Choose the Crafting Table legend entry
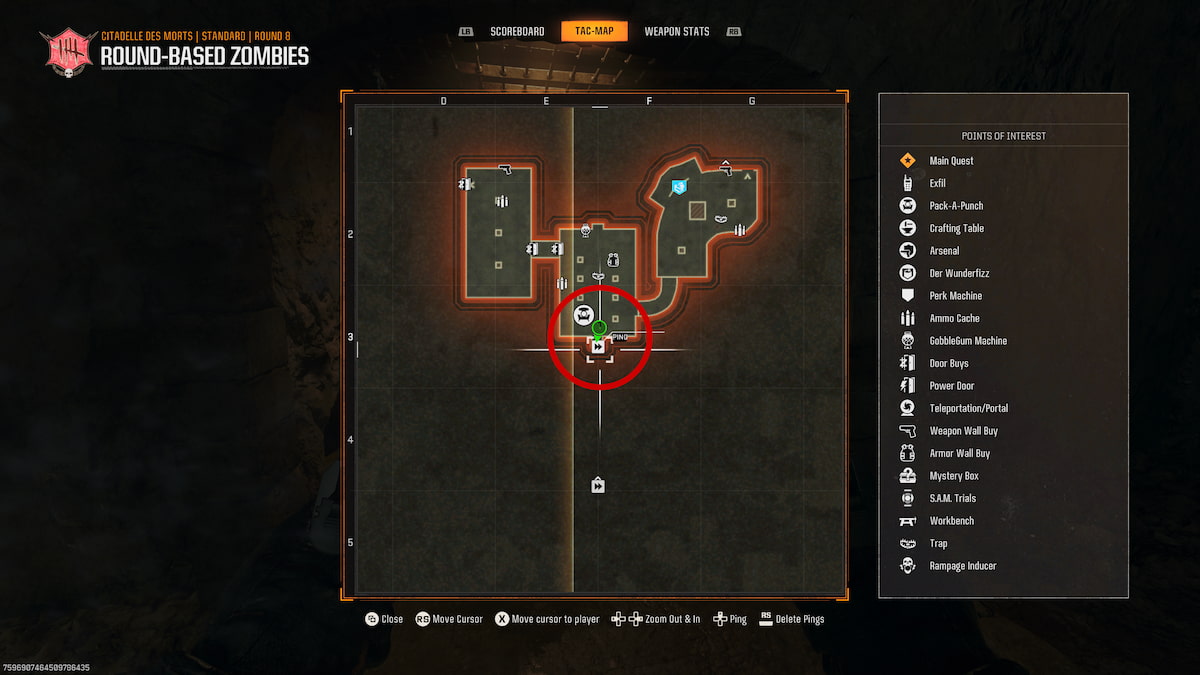The width and height of the screenshot is (1200, 675). (956, 228)
